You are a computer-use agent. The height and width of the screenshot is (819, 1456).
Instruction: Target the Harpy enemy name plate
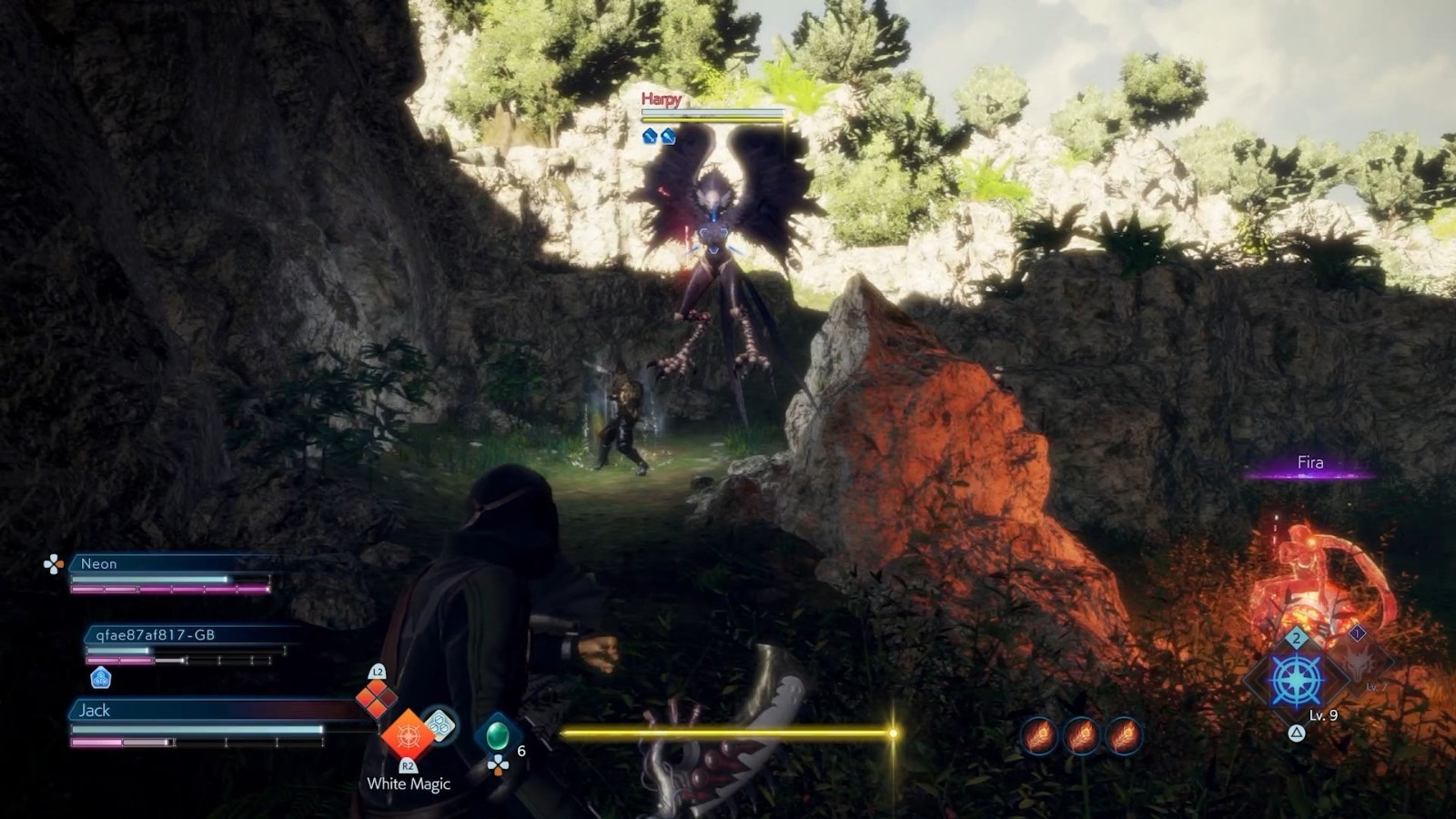pos(661,99)
